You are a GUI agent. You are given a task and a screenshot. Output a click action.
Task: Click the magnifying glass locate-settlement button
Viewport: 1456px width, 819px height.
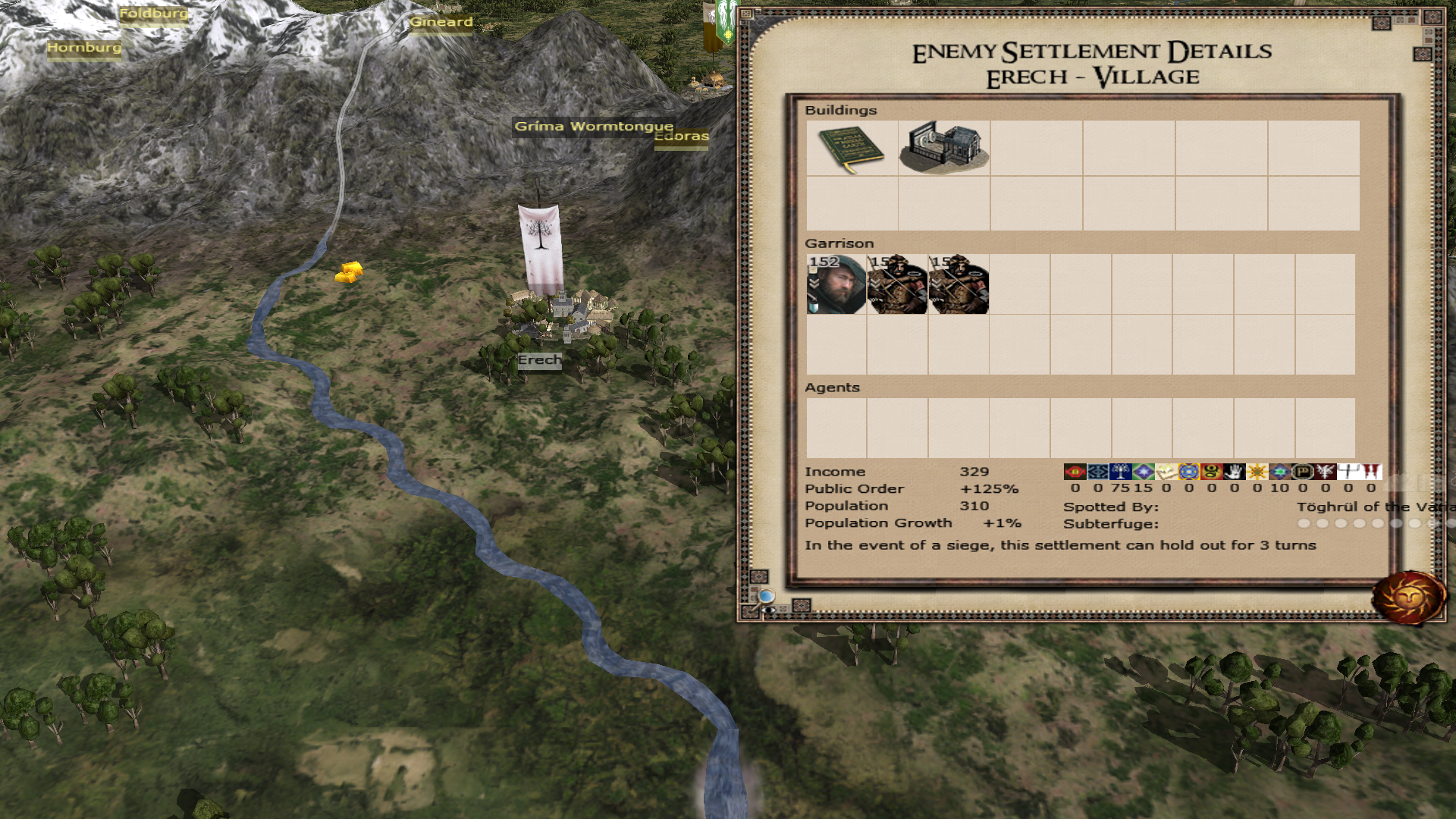pyautogui.click(x=767, y=597)
